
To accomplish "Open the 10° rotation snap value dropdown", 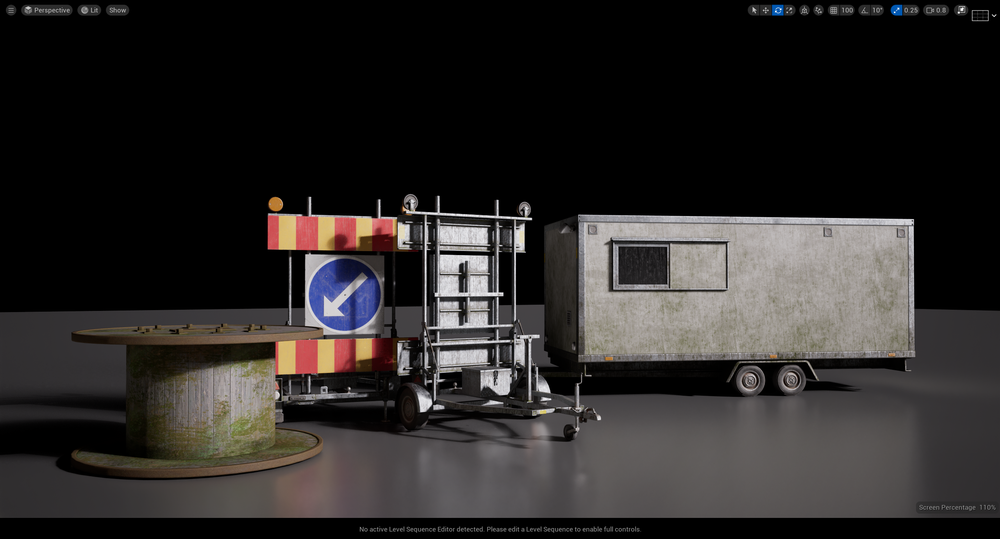I will pos(877,10).
